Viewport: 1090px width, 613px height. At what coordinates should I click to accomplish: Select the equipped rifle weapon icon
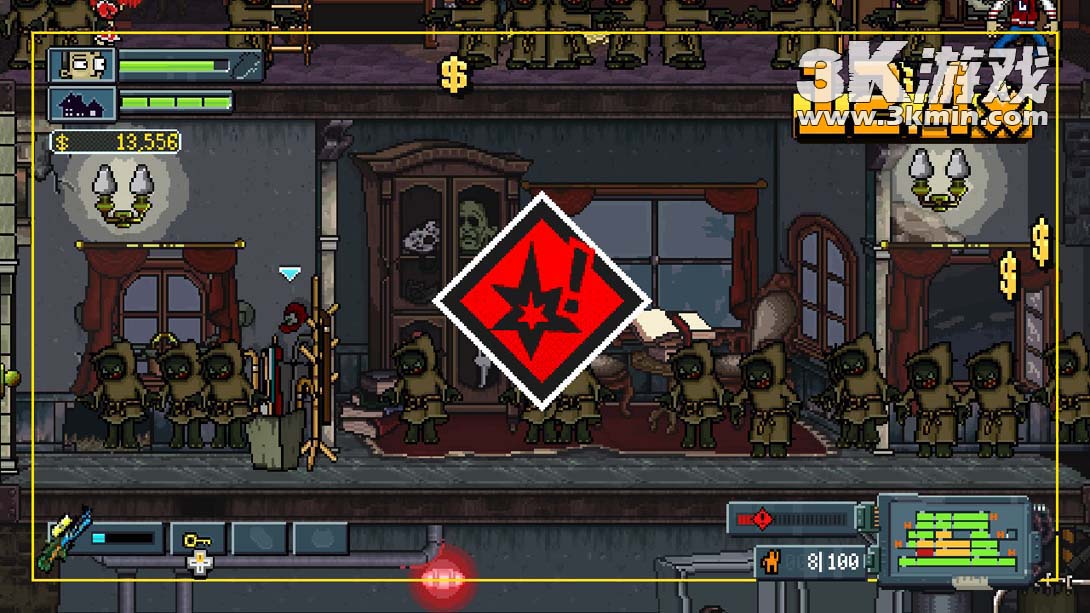[x=63, y=539]
